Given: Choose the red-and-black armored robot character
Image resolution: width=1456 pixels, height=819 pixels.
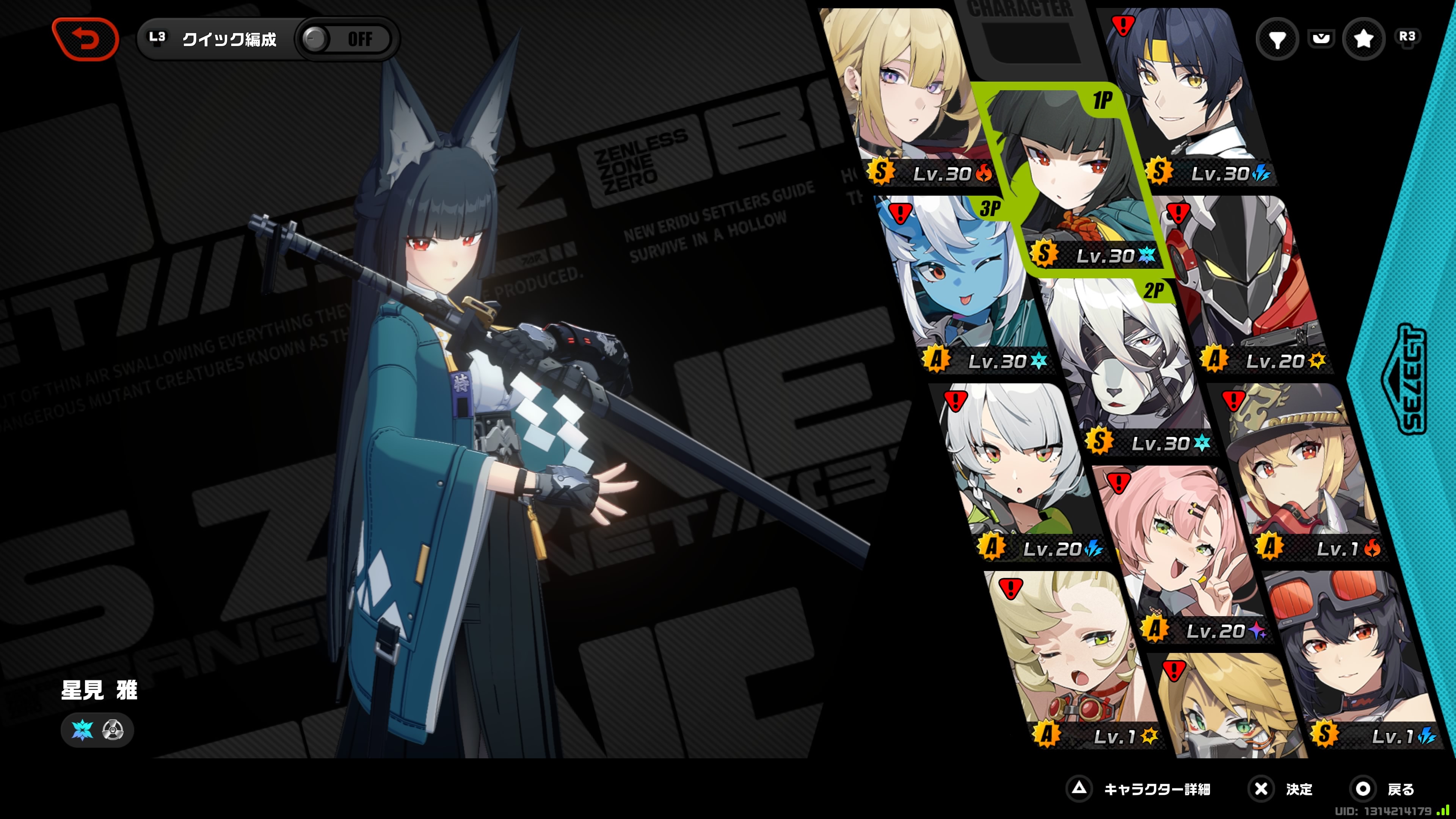Looking at the screenshot, I should 1244,282.
